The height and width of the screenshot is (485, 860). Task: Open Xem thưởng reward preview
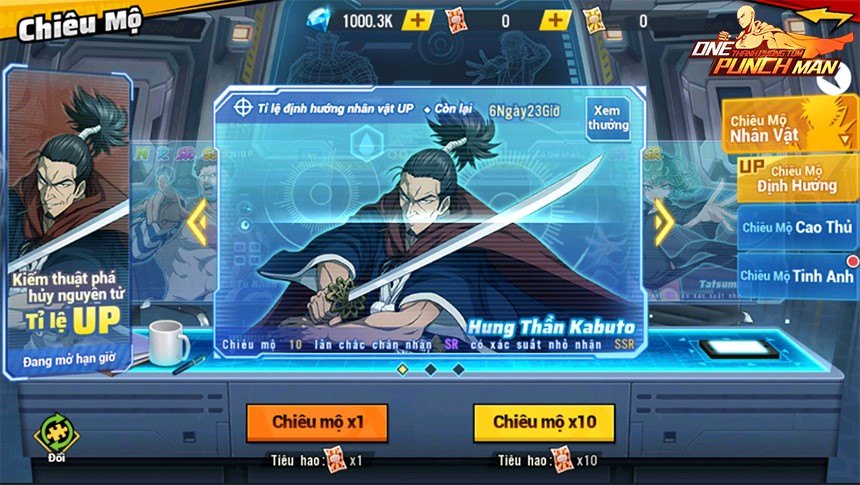(608, 118)
